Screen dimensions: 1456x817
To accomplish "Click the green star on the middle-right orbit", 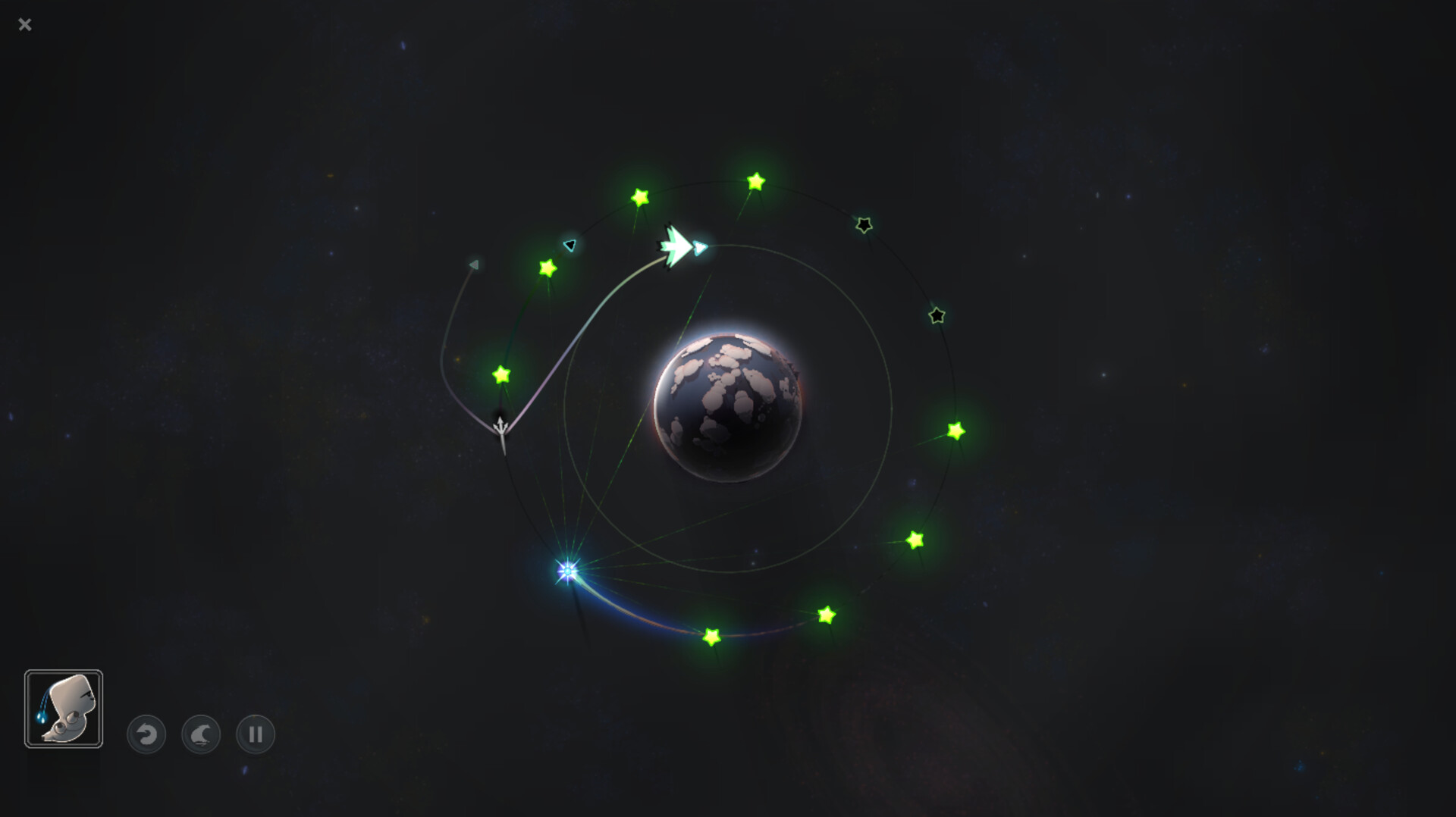I will [x=955, y=432].
